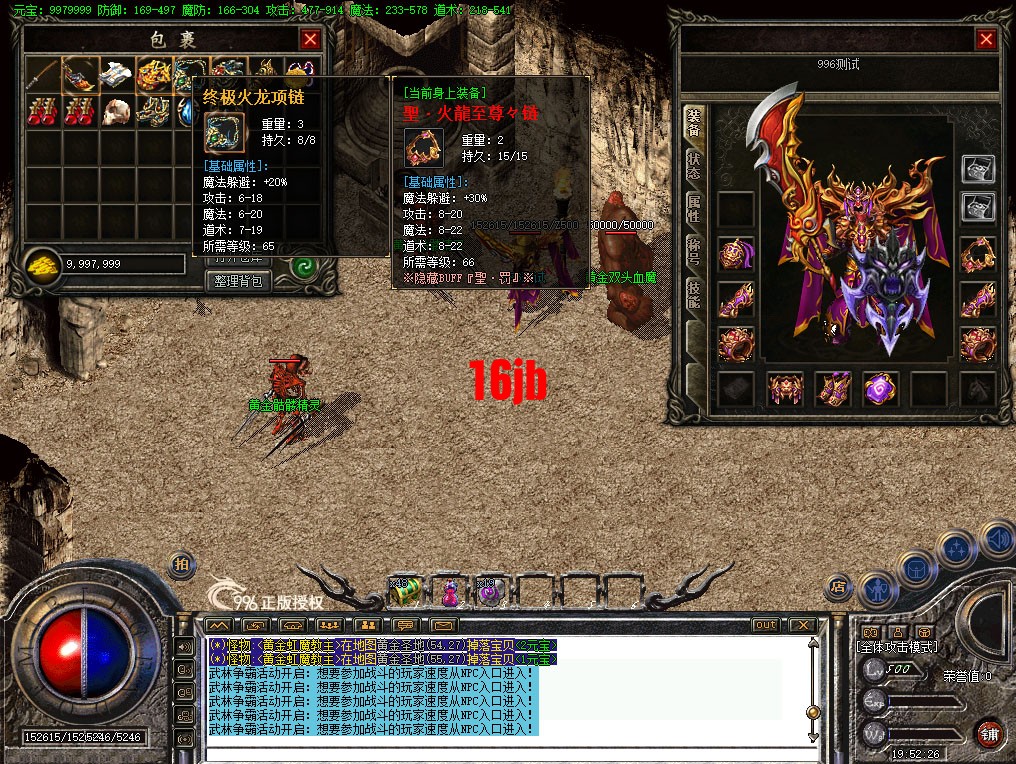Use the green treasure chest hotbar item
Screen dimensions: 1016x764
(405, 592)
